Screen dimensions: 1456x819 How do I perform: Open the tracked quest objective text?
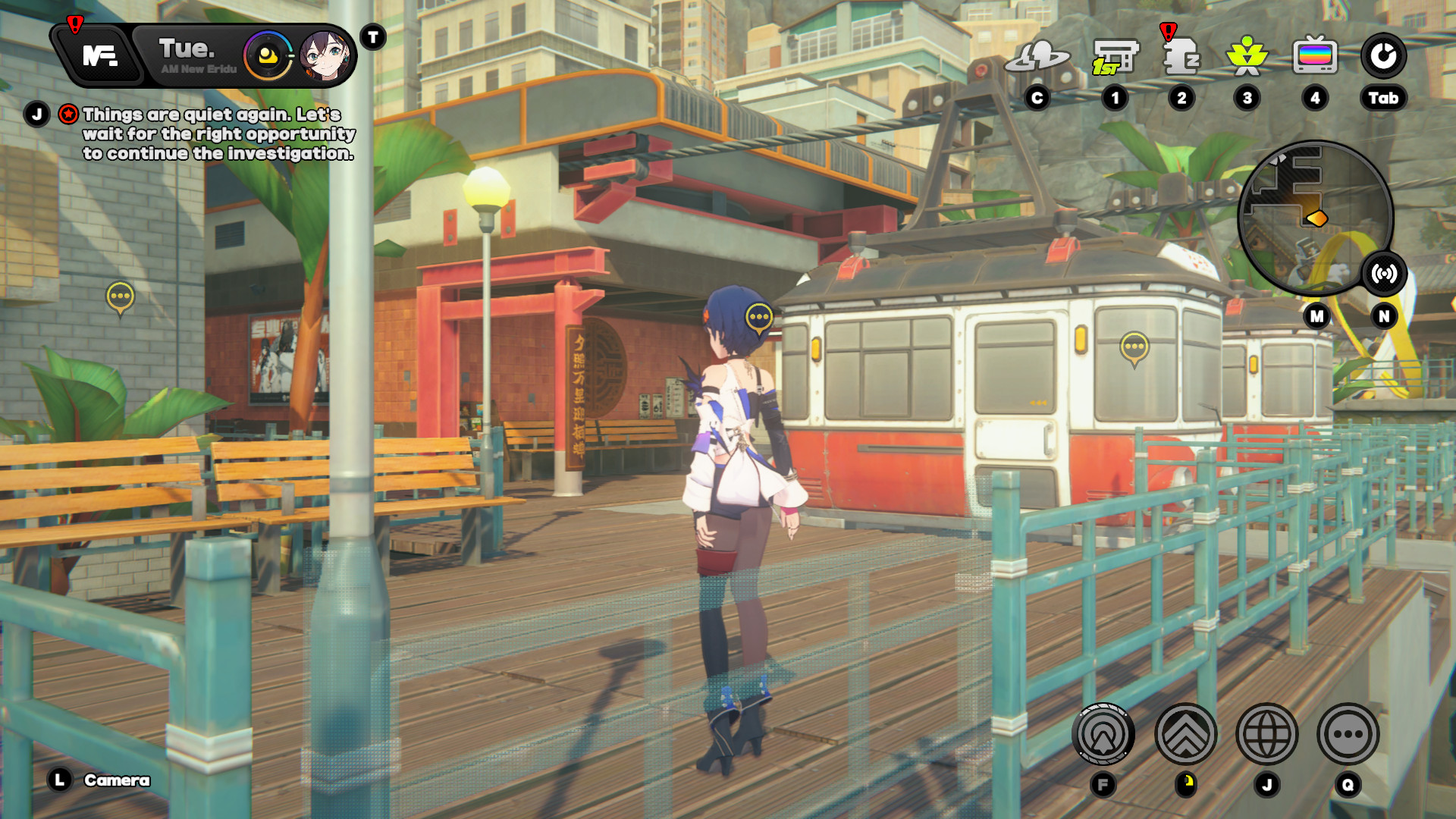coord(218,134)
